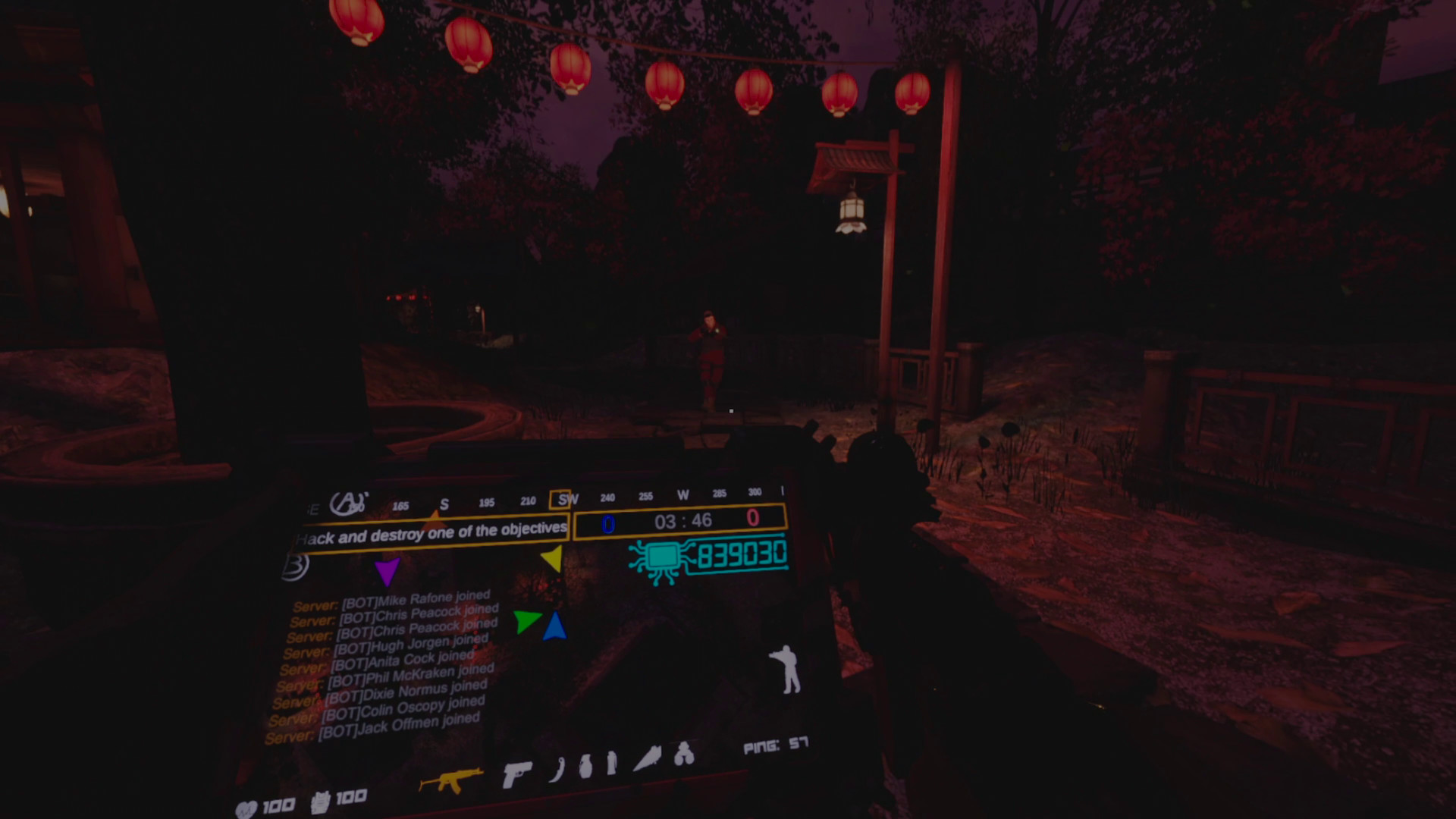Image resolution: width=1456 pixels, height=819 pixels.
Task: Select the grenade icon in the weapon bar
Action: click(586, 767)
